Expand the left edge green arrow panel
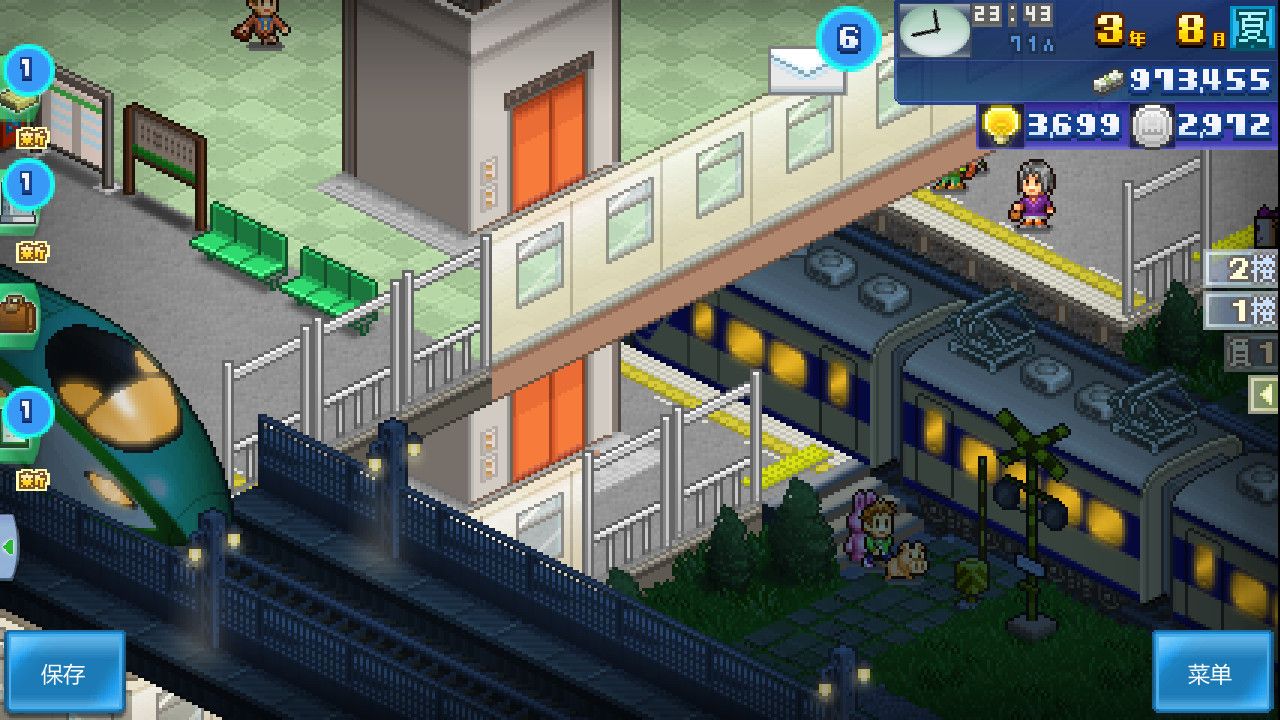1280x720 pixels. tap(8, 543)
